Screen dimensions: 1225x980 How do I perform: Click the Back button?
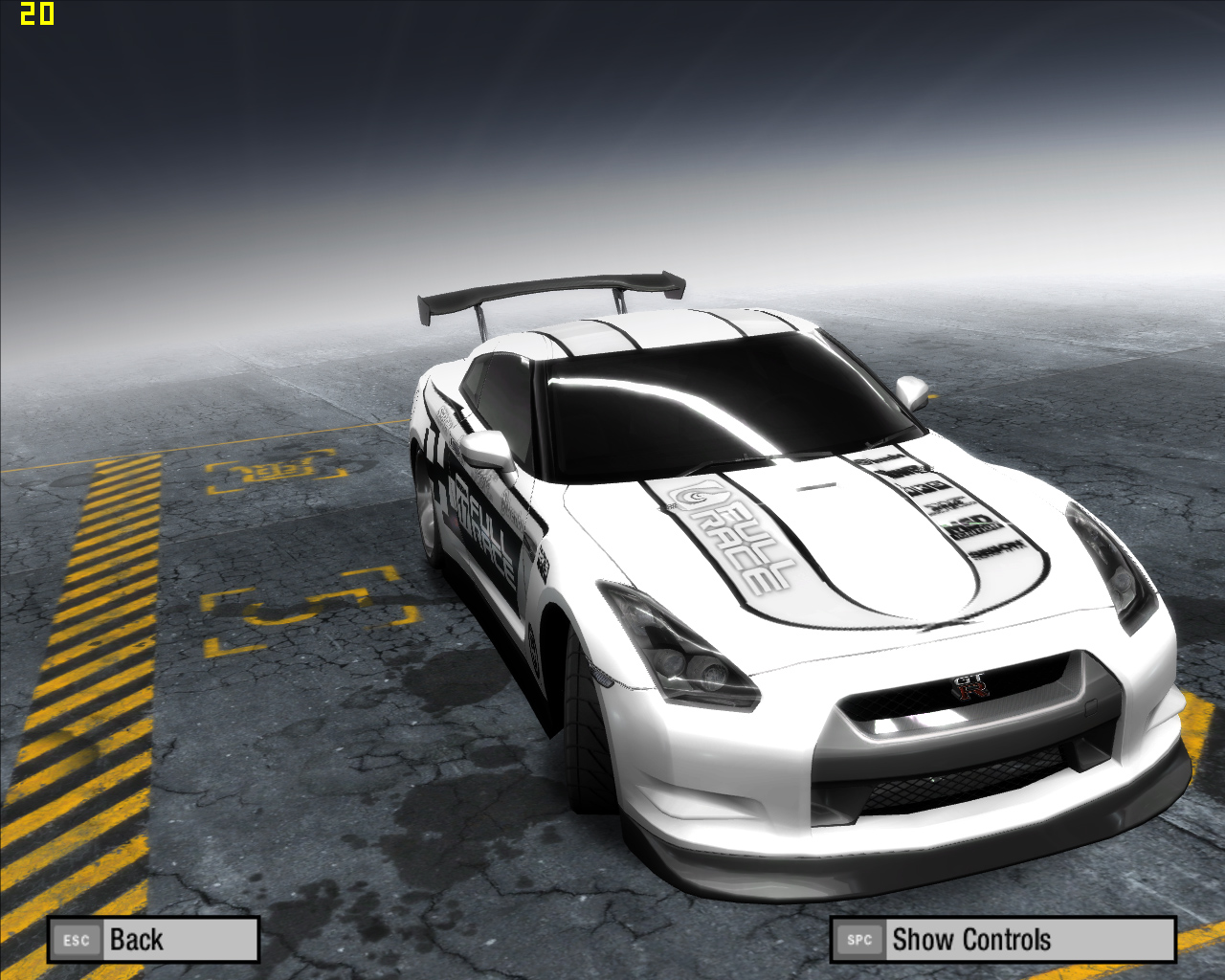(x=153, y=940)
